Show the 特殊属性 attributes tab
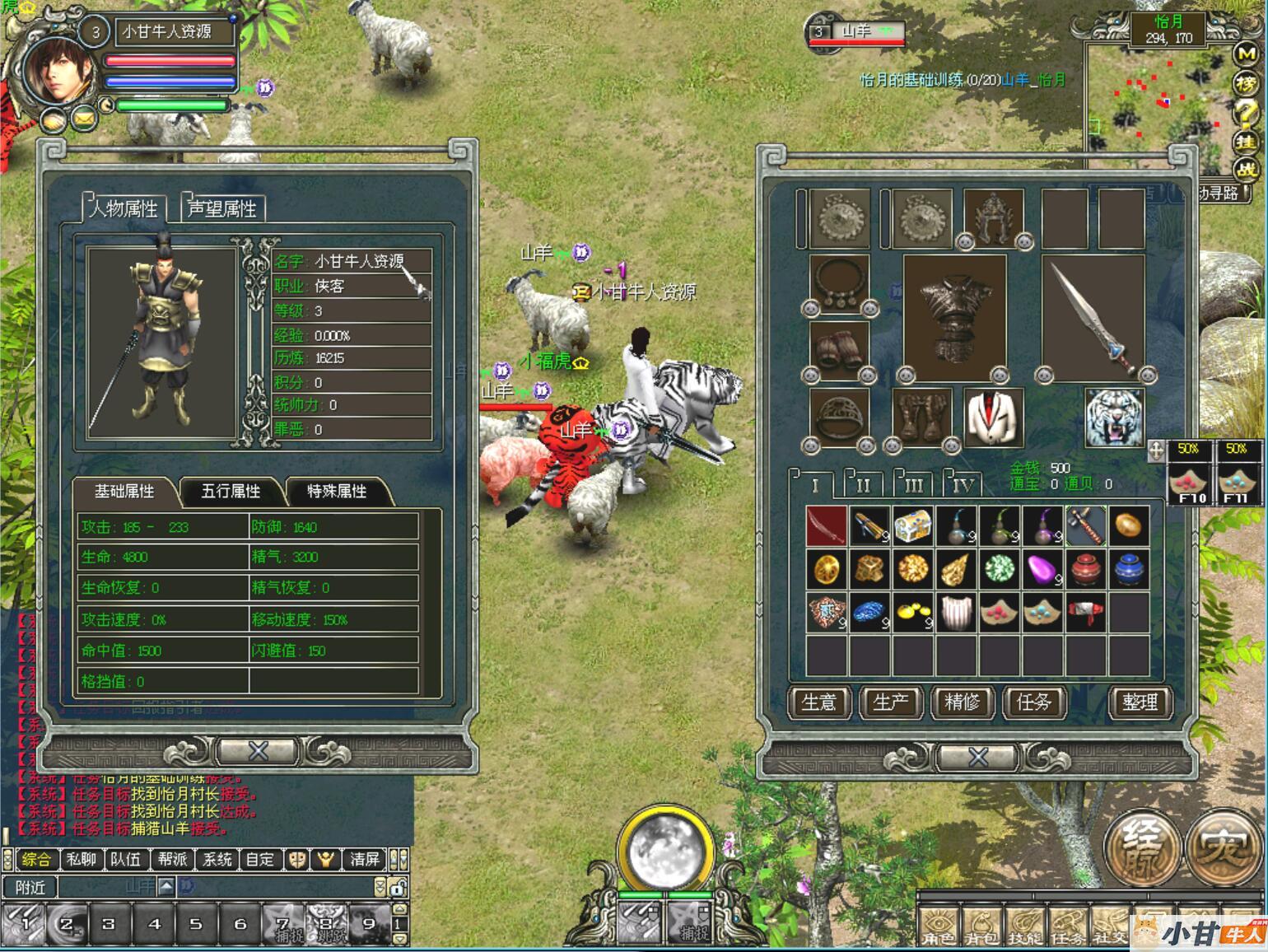The image size is (1268, 952). [x=337, y=492]
